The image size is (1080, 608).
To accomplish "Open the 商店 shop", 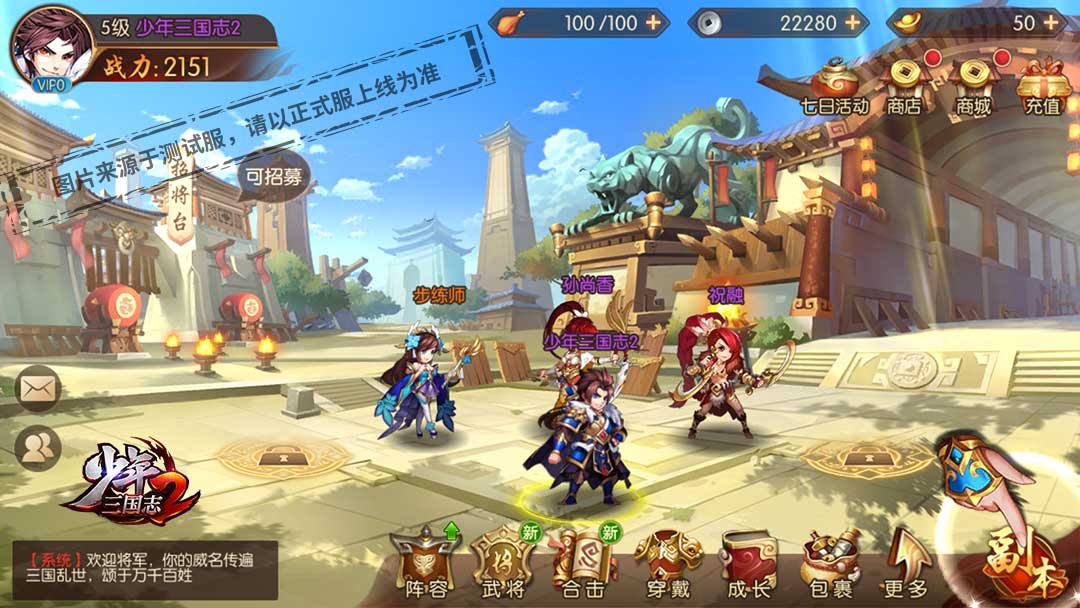I will [x=904, y=84].
